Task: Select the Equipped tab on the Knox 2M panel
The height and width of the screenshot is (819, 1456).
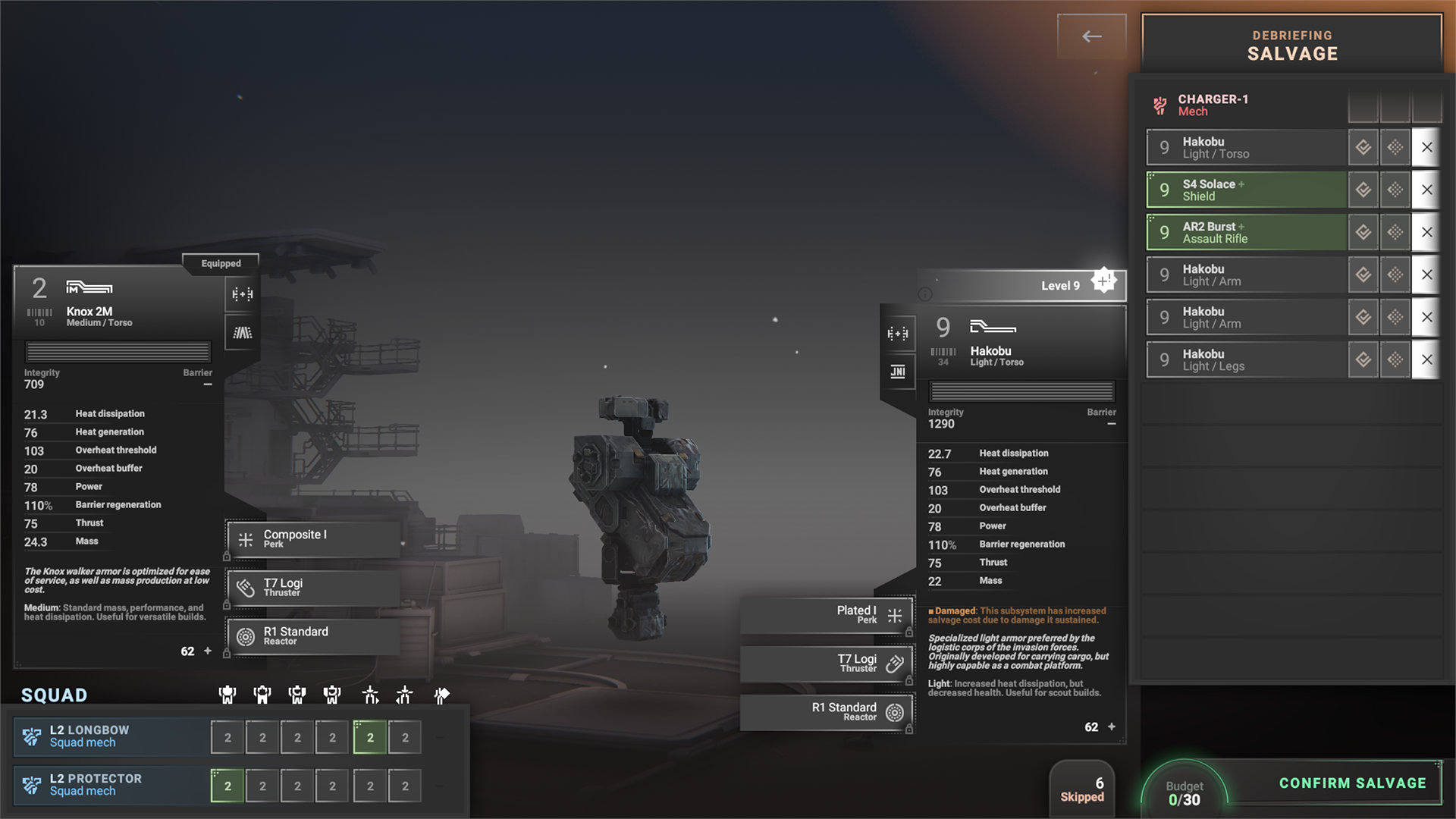Action: 220,263
